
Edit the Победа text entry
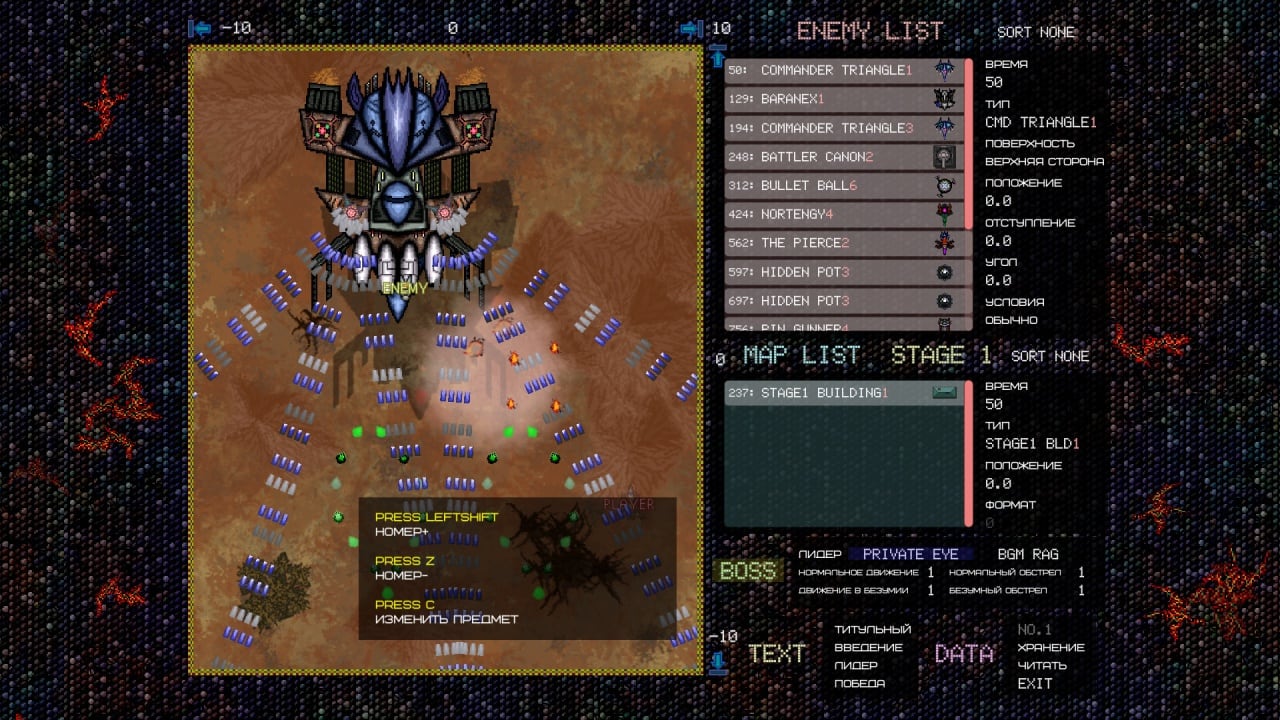(859, 683)
